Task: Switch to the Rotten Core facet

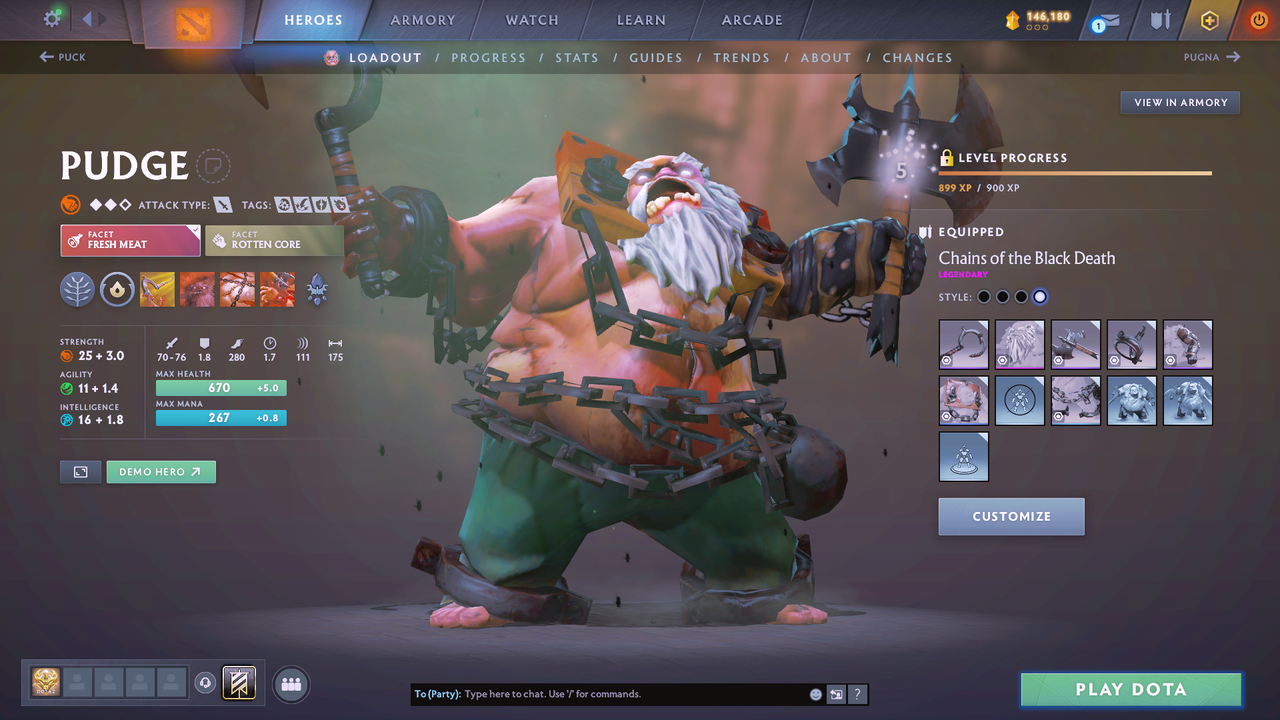Action: (274, 240)
